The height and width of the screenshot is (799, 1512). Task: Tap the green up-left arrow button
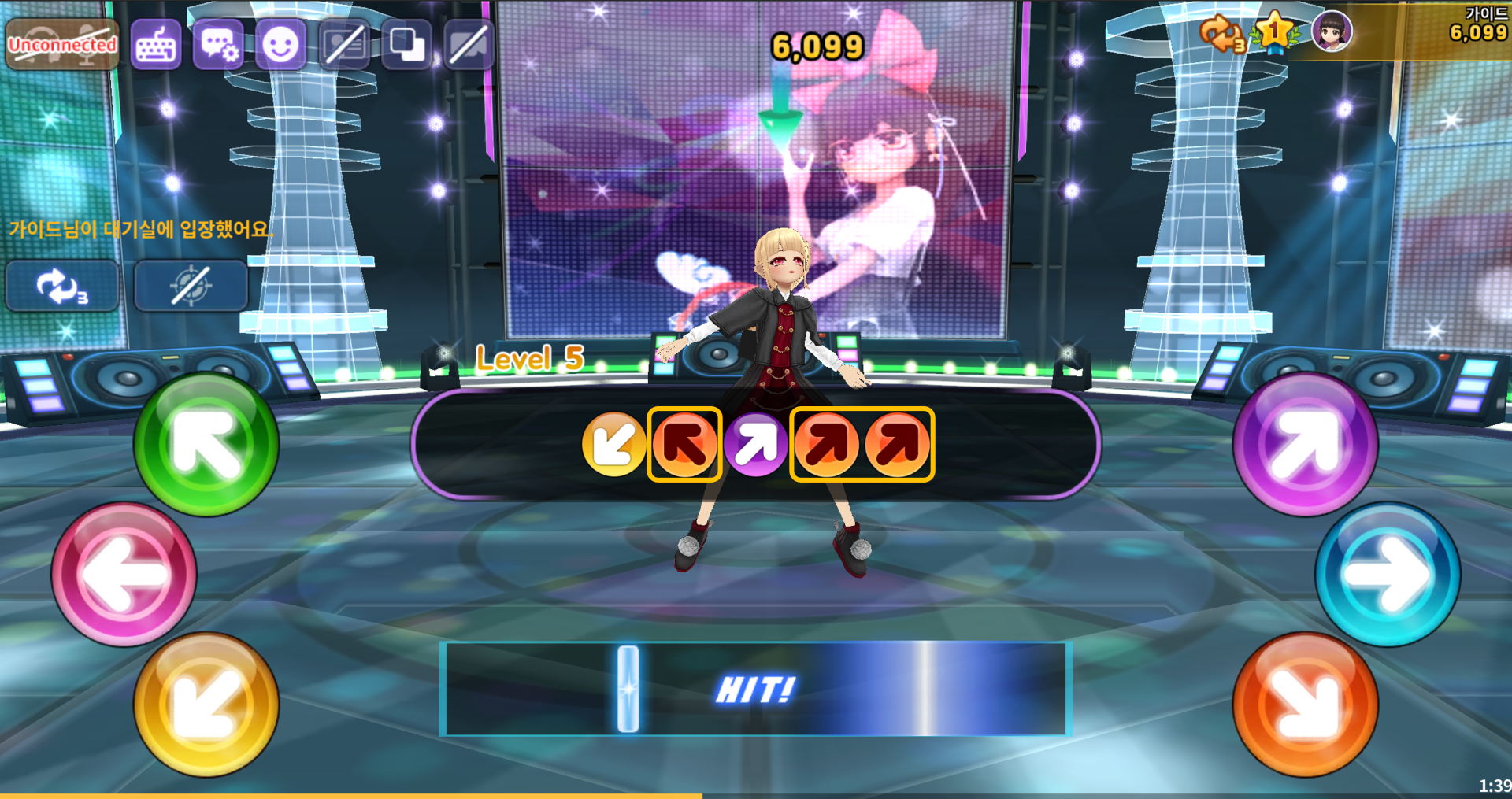point(206,445)
